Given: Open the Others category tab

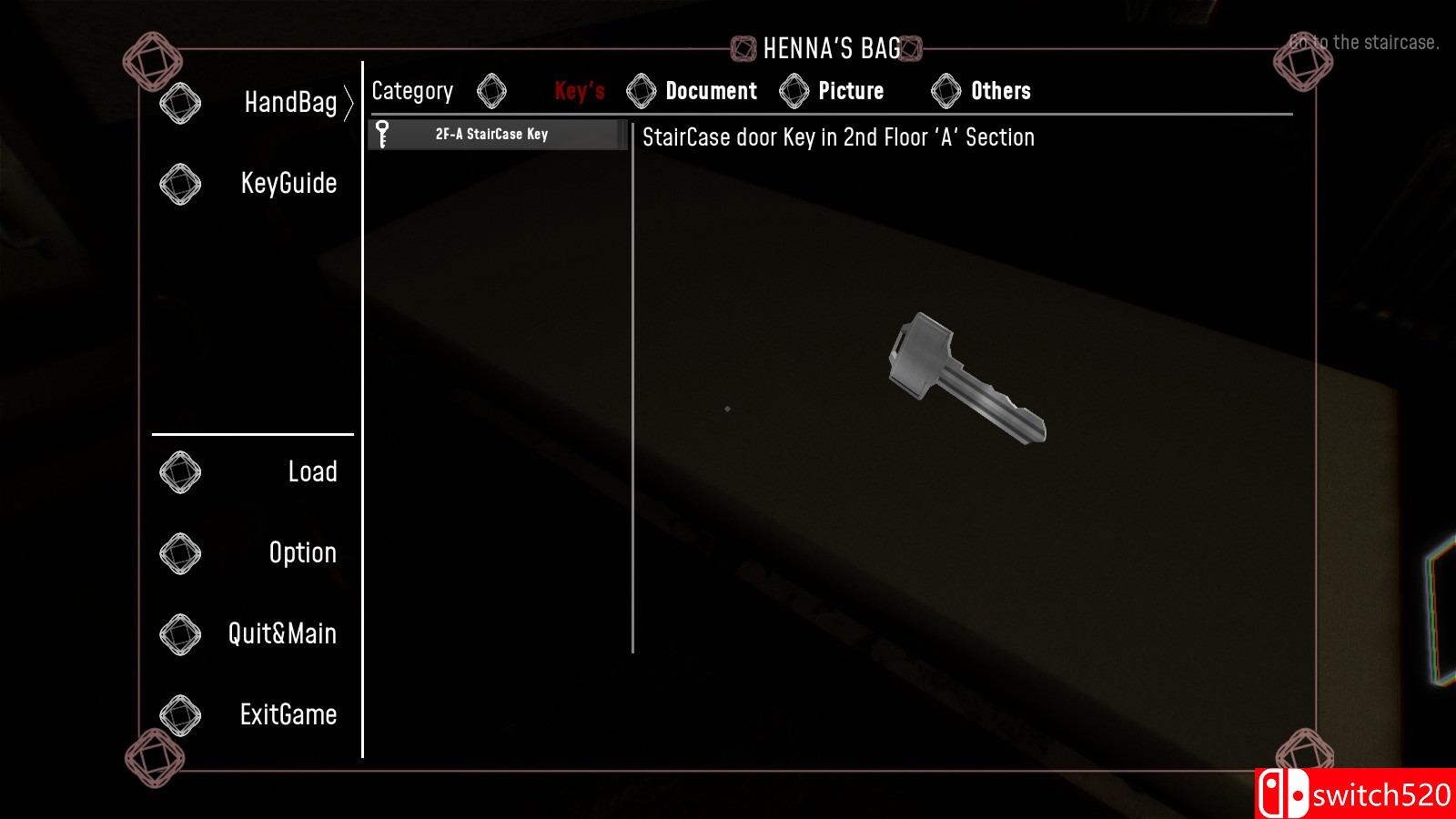Looking at the screenshot, I should pos(999,91).
